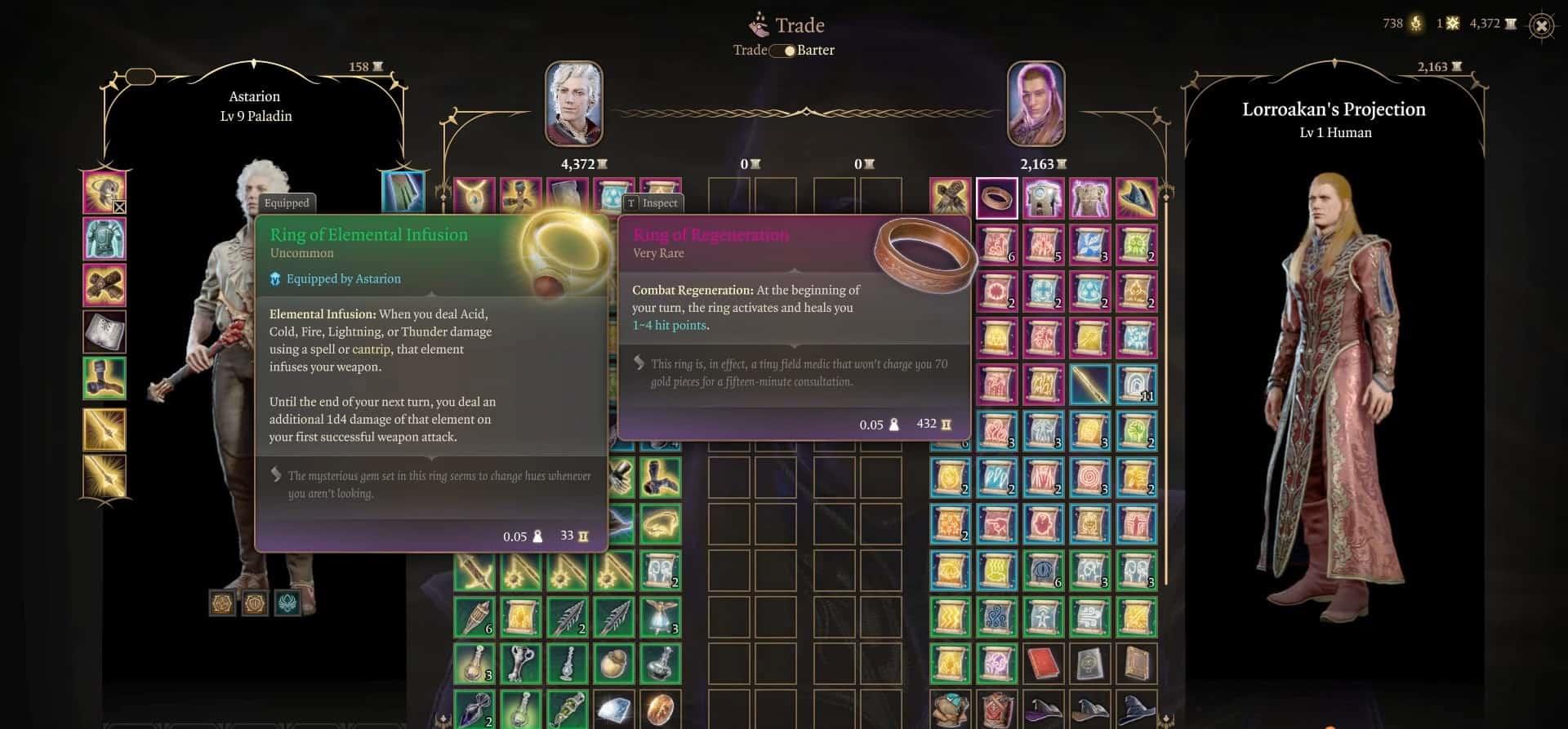This screenshot has height=729, width=1568.
Task: Click the blue wizard hat with gold glow
Action: click(x=1136, y=198)
